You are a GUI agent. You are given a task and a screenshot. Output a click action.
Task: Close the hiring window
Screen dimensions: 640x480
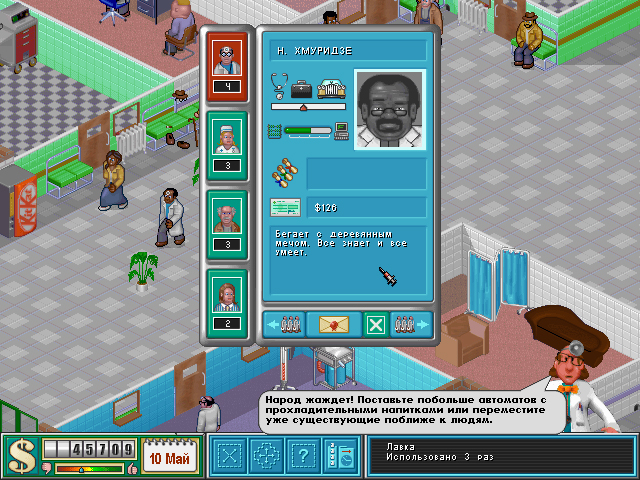click(375, 324)
